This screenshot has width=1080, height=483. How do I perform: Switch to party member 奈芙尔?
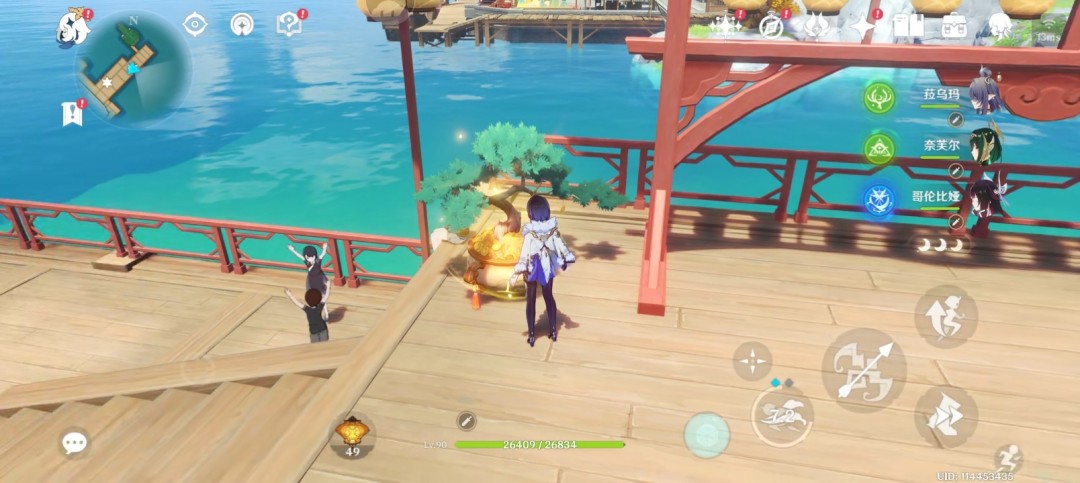coord(940,146)
